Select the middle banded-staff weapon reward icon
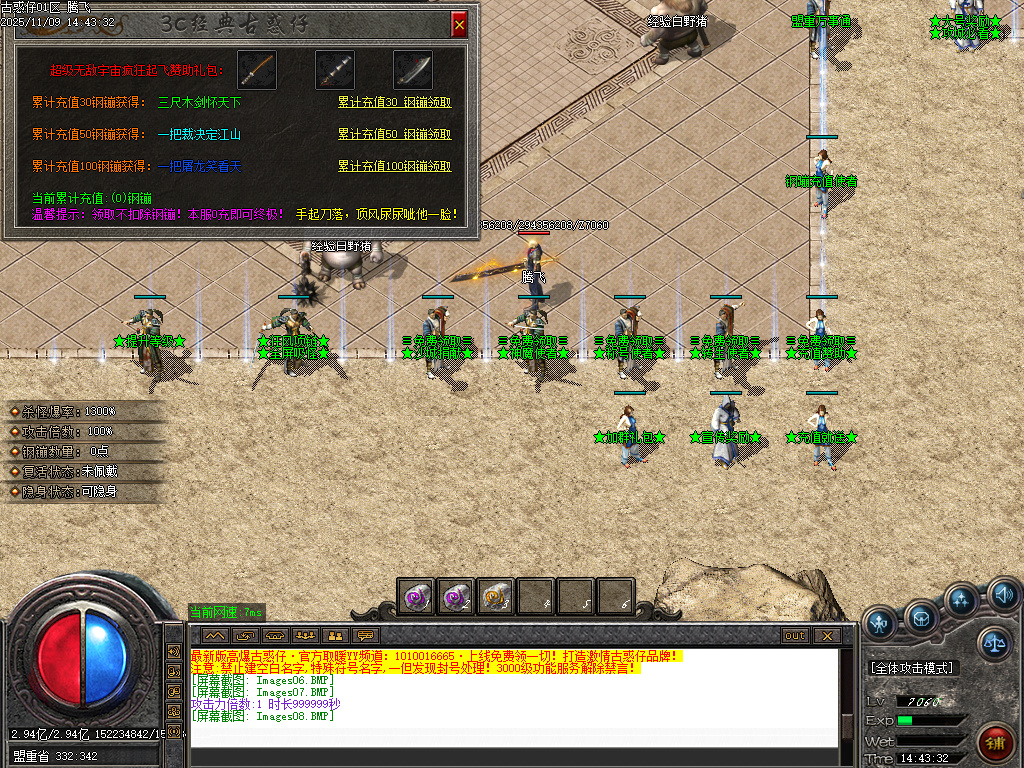The width and height of the screenshot is (1024, 768). coord(335,70)
